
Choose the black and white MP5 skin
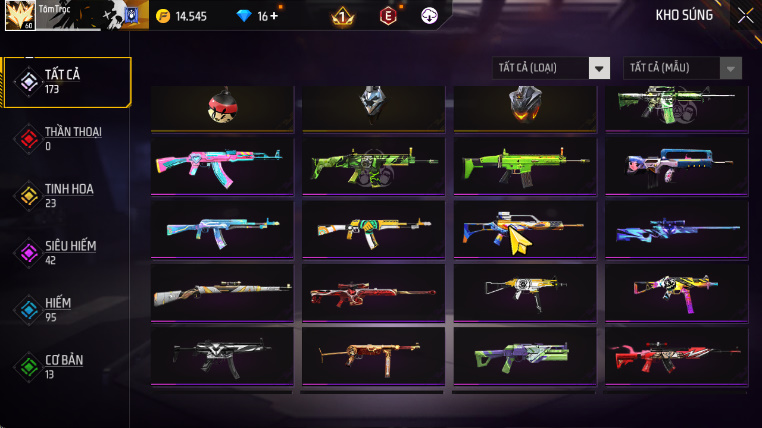coord(222,354)
